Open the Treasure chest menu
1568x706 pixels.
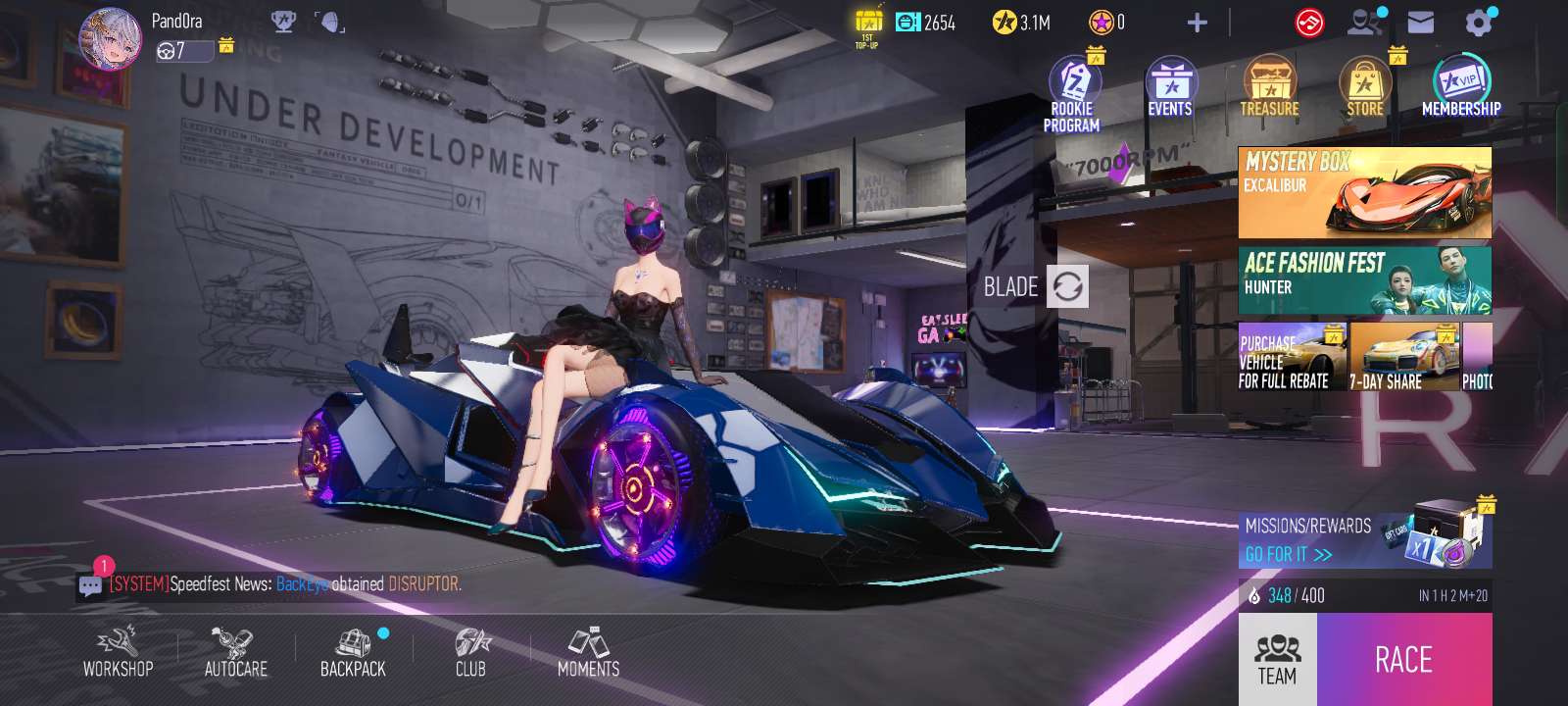pos(1269,88)
